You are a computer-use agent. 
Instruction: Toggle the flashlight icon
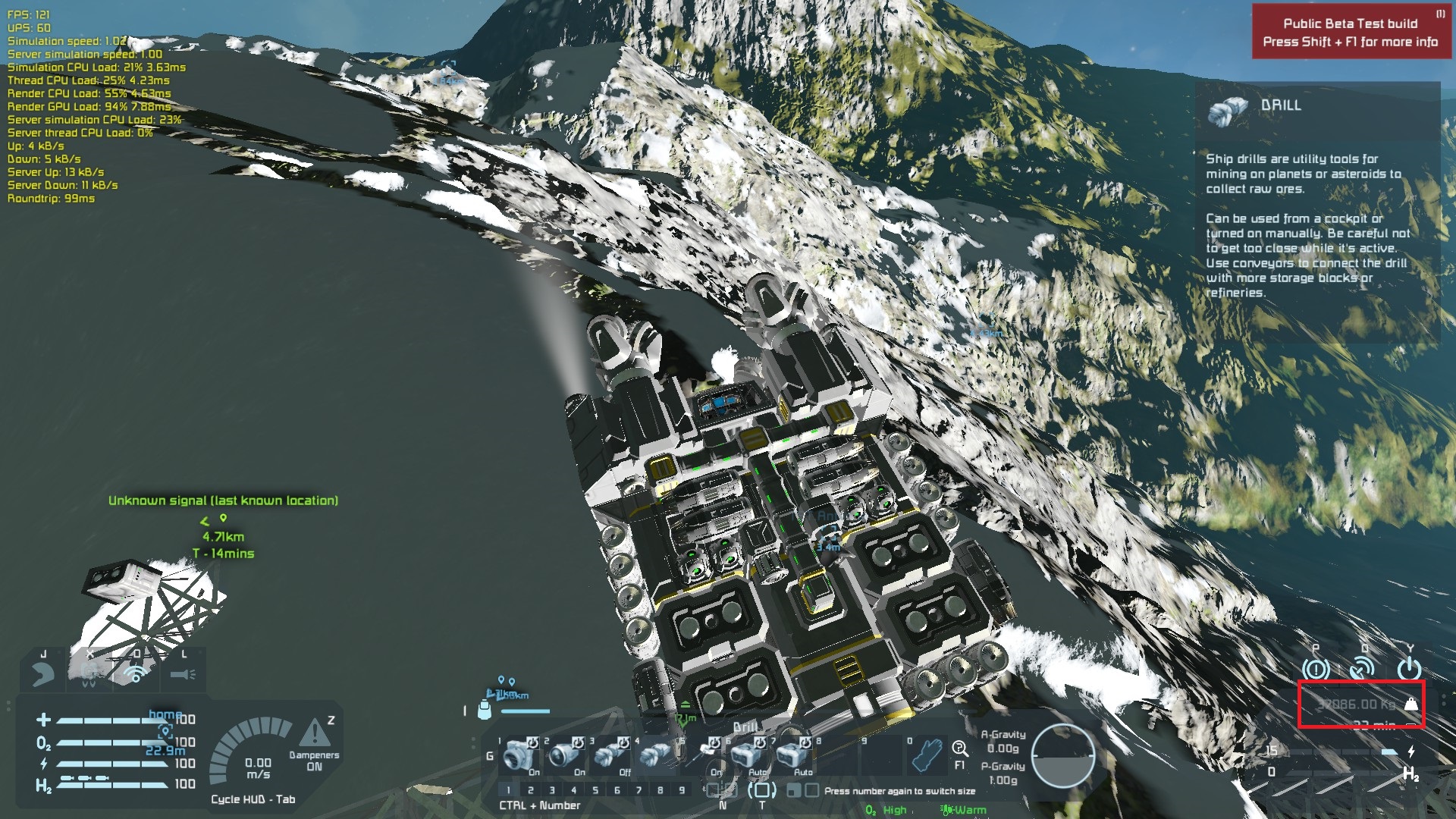click(x=183, y=673)
